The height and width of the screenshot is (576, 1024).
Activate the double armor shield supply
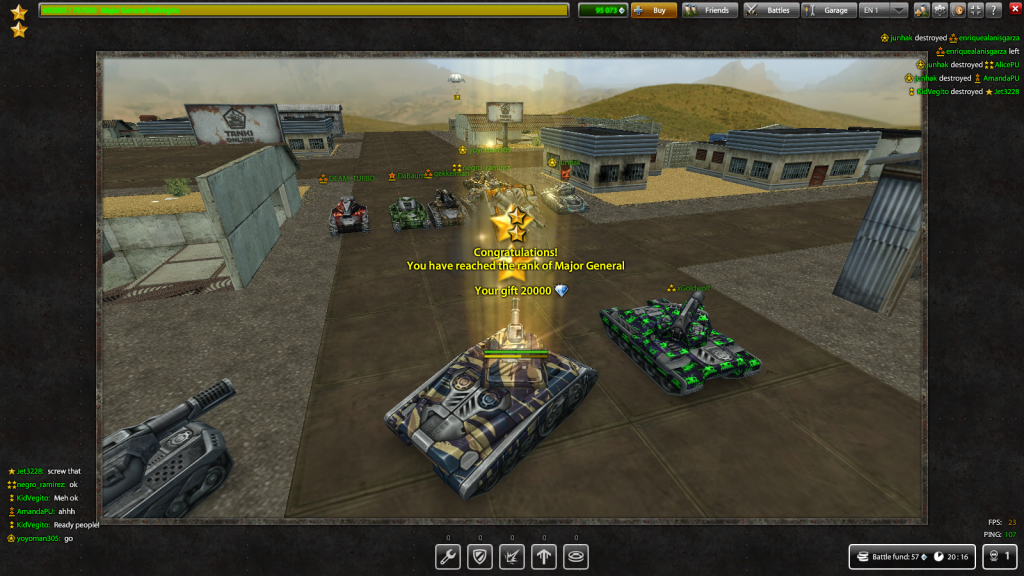coord(480,557)
